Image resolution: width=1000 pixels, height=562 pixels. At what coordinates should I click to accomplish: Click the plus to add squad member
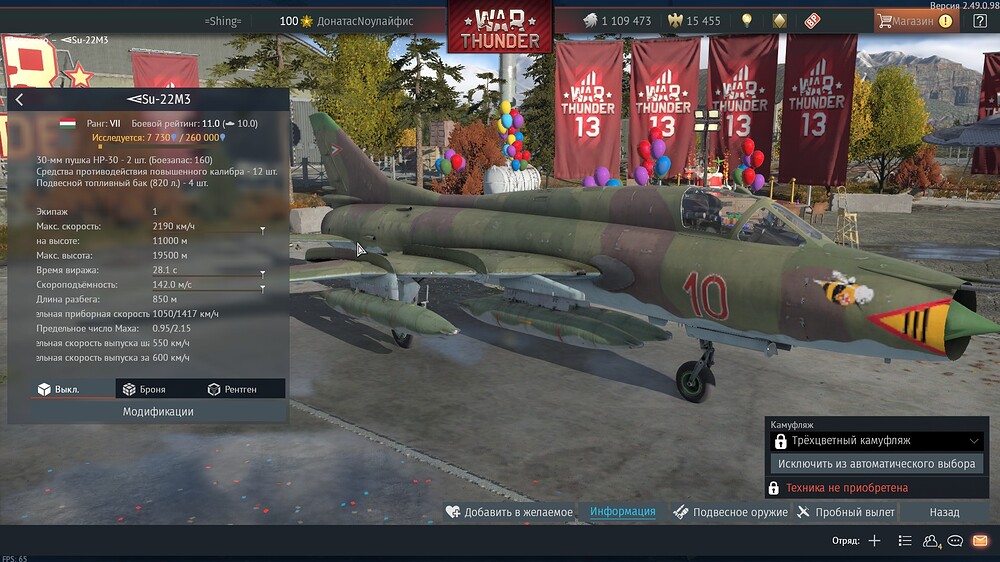[874, 541]
